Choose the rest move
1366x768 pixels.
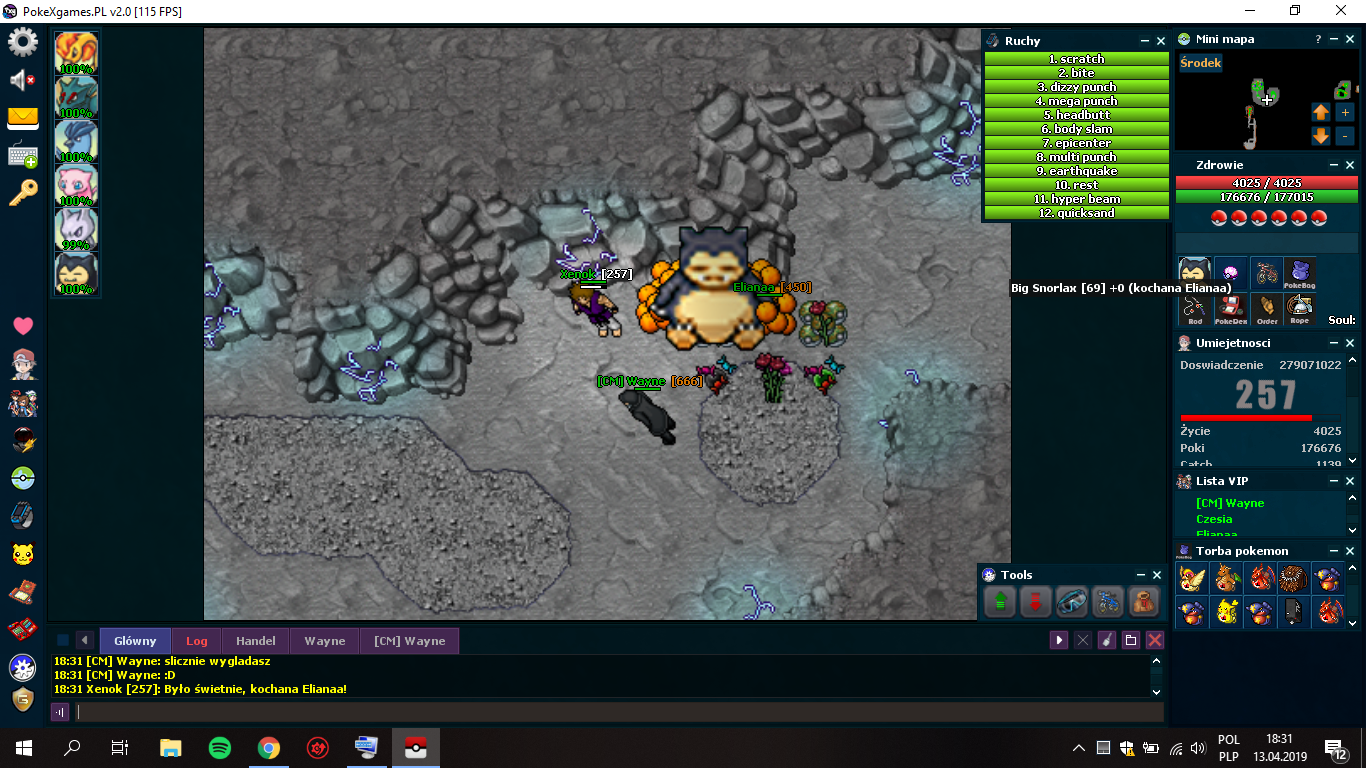pyautogui.click(x=1076, y=185)
